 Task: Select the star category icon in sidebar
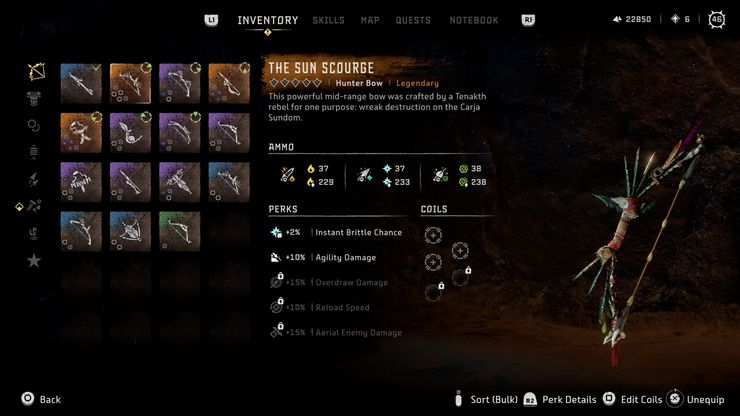pyautogui.click(x=34, y=260)
